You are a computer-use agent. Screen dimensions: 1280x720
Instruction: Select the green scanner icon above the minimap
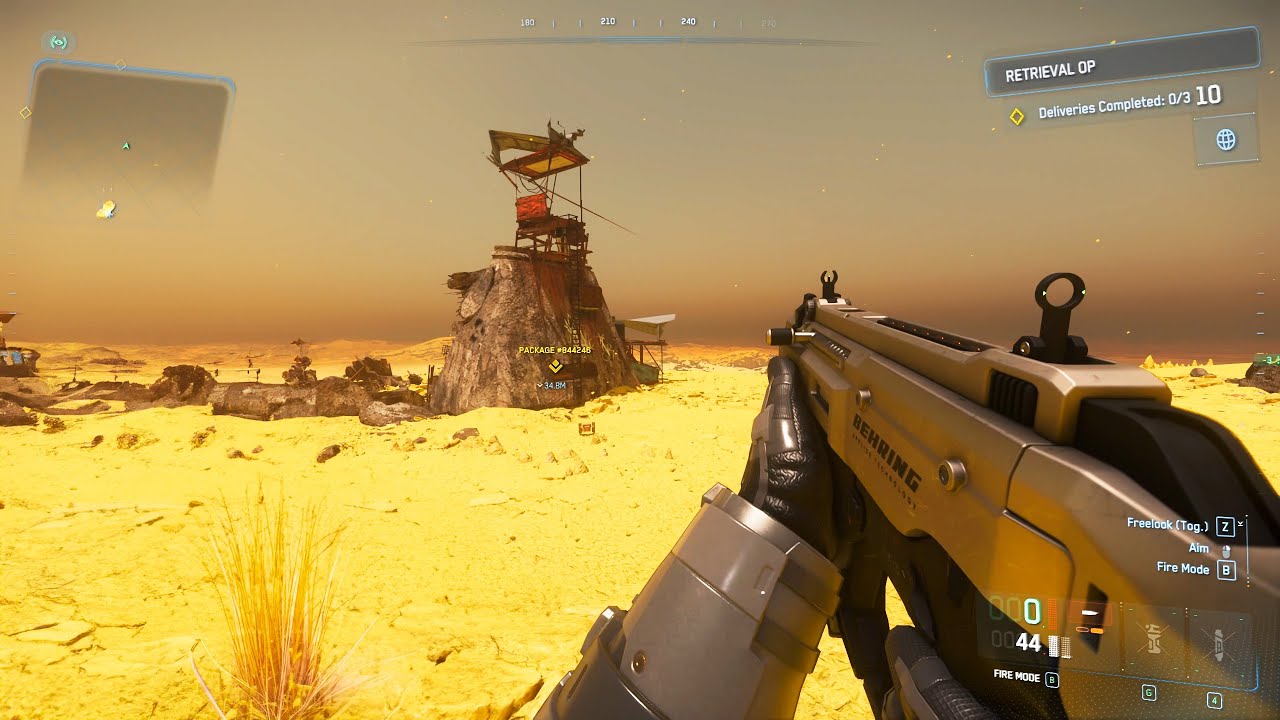[x=58, y=42]
